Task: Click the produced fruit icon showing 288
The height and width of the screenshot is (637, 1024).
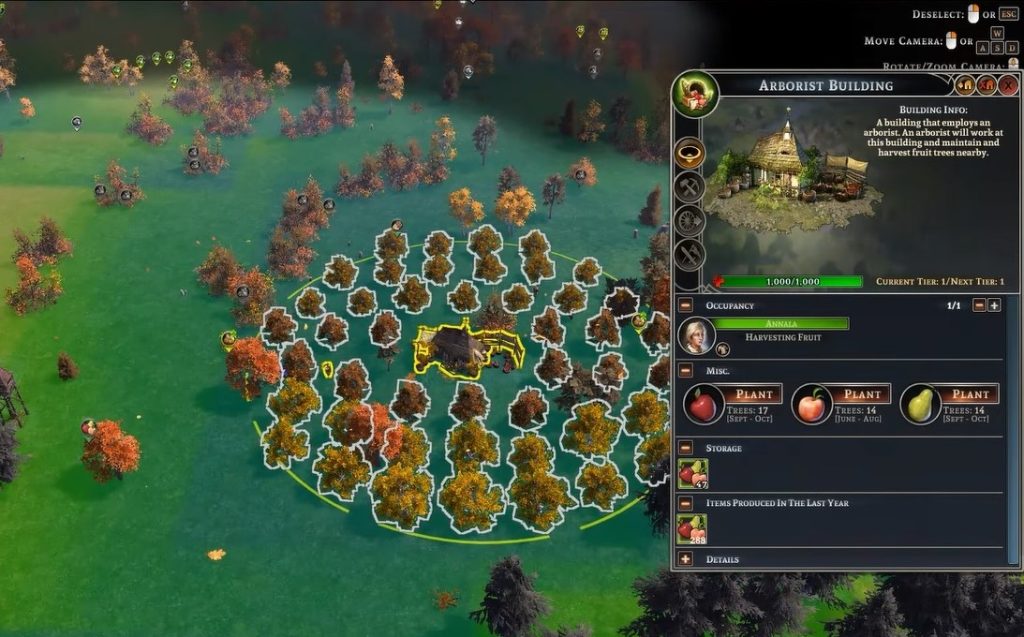Action: [692, 529]
